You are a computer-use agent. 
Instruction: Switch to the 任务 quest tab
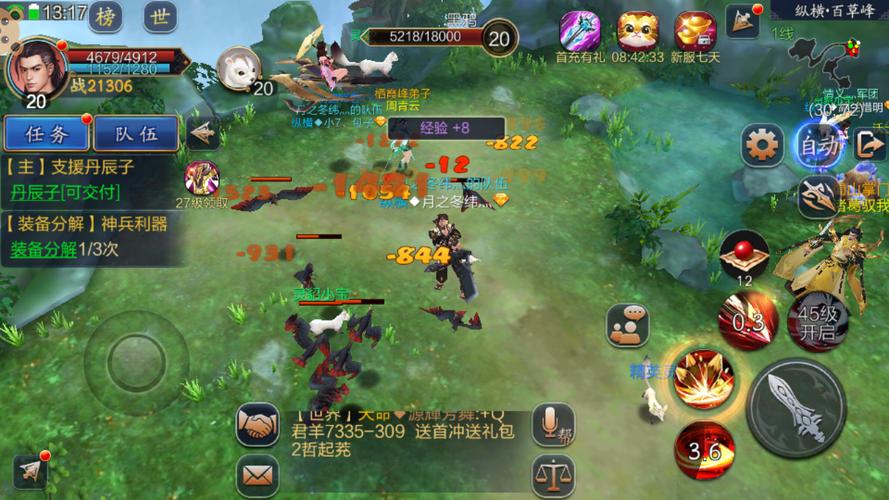(x=46, y=133)
